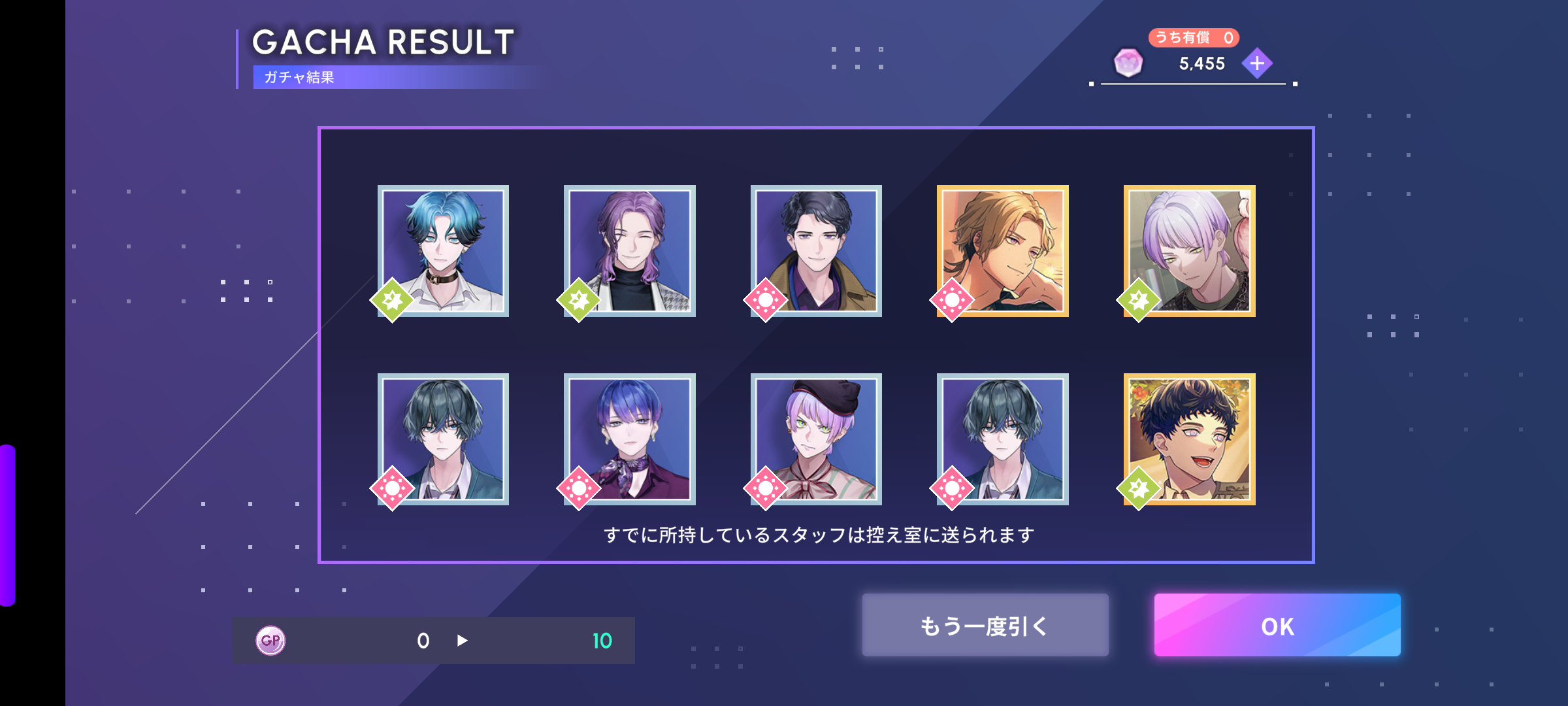
Task: Select the blue-haired card with black choker
Action: [x=443, y=251]
